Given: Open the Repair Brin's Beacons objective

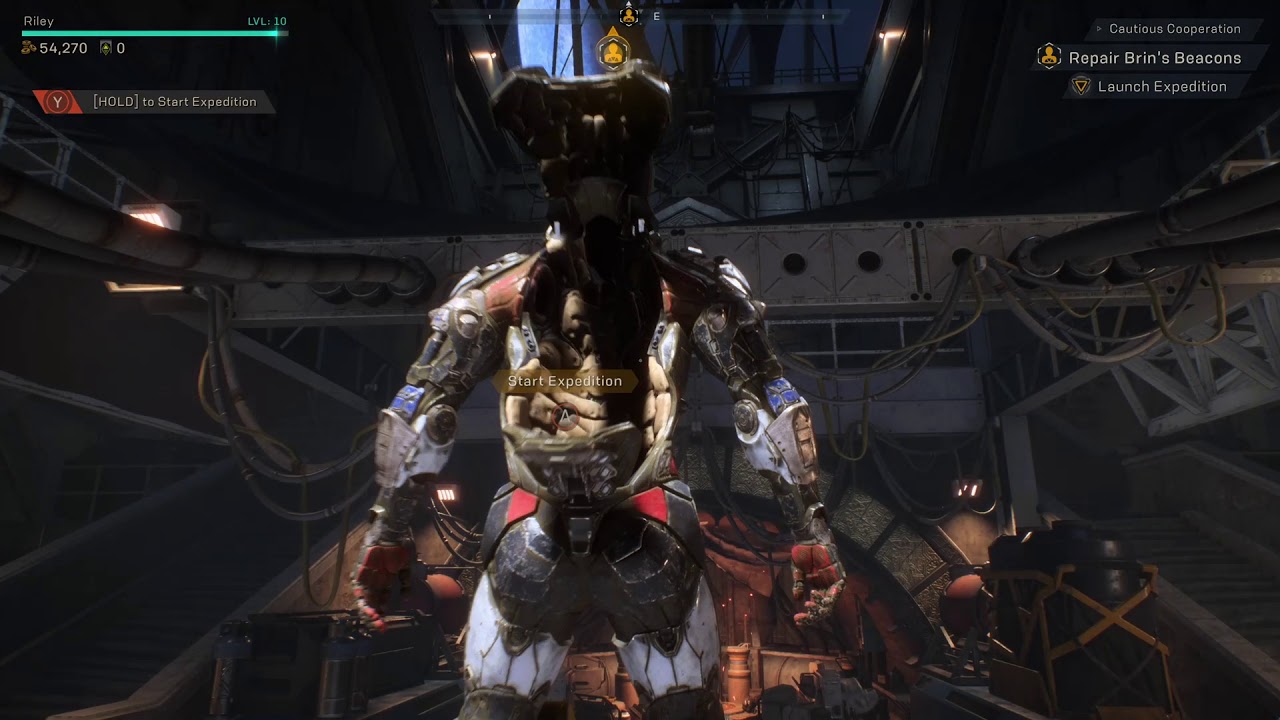Looking at the screenshot, I should pyautogui.click(x=1154, y=58).
